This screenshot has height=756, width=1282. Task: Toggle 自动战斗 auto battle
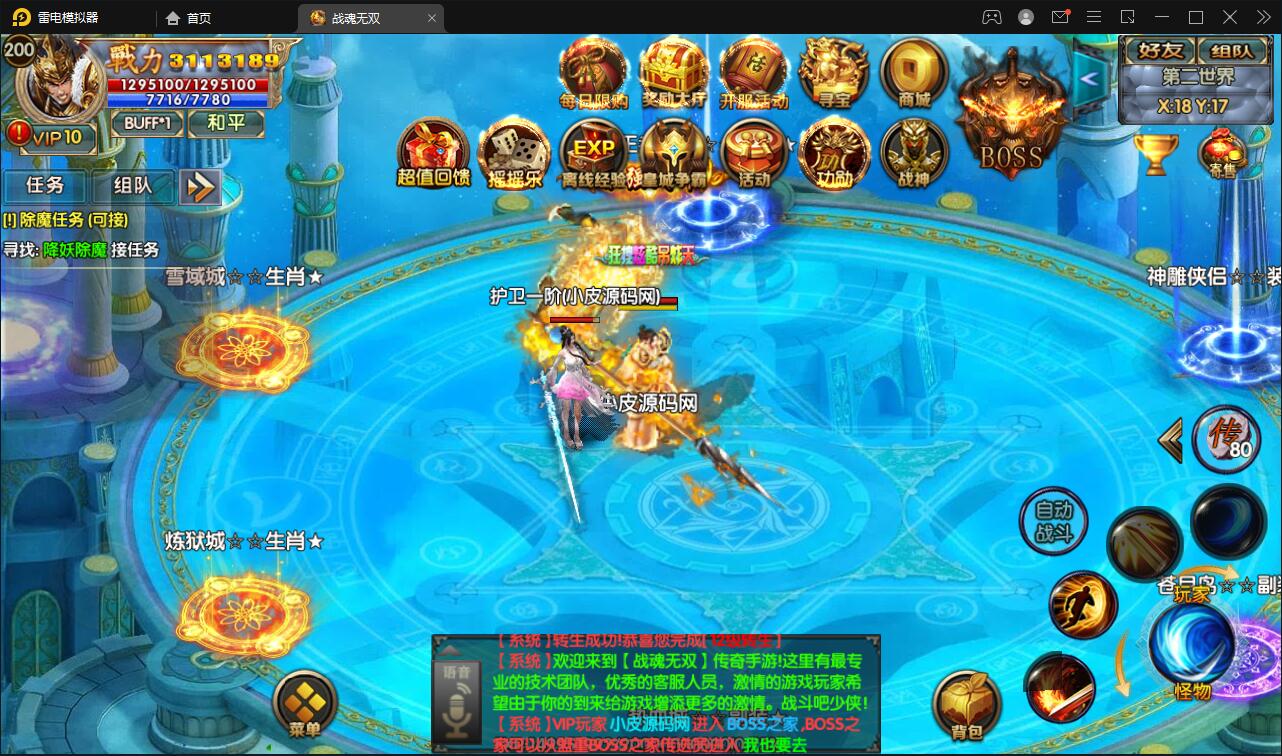[1052, 521]
